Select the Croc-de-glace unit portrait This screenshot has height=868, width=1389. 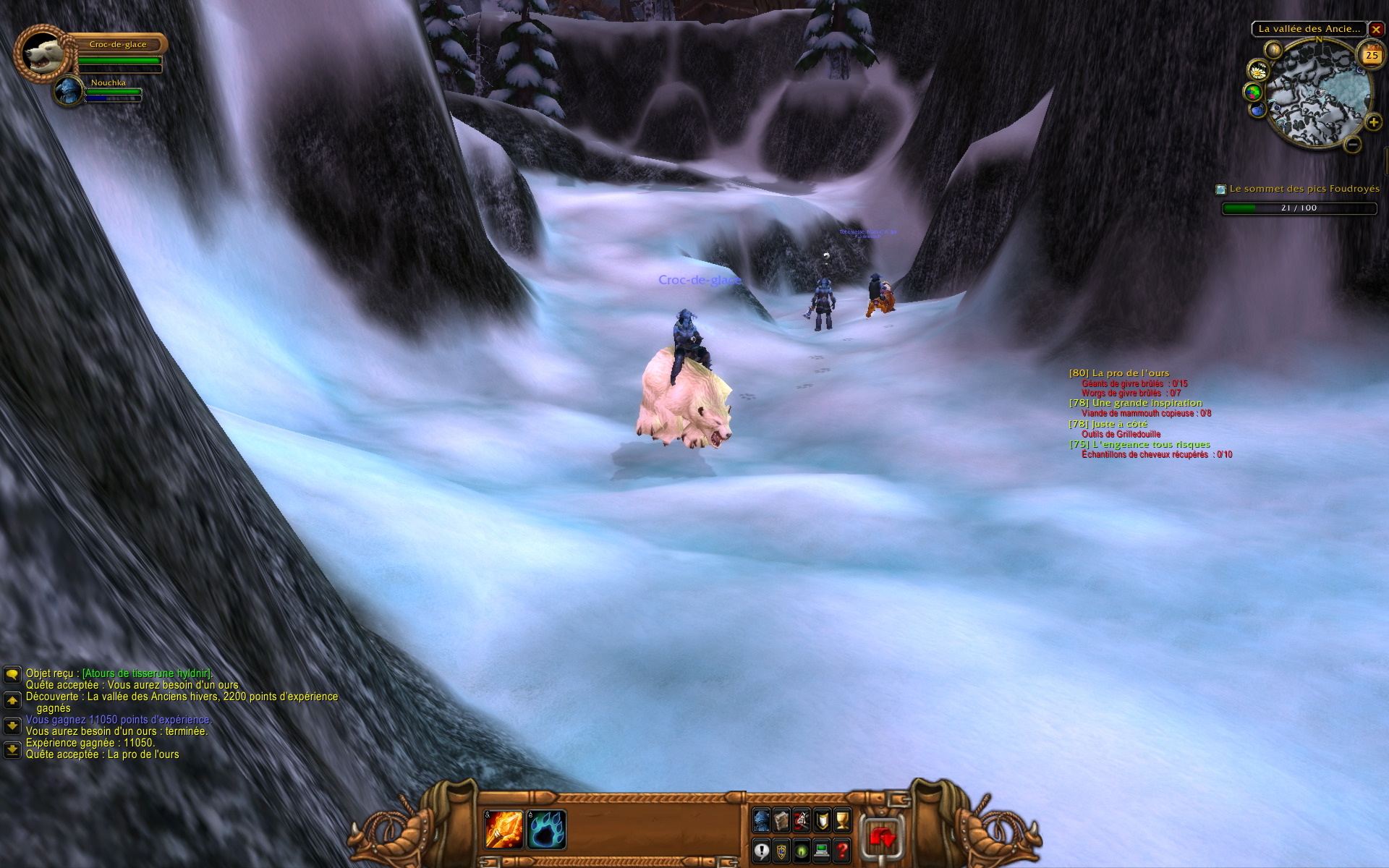(x=42, y=52)
